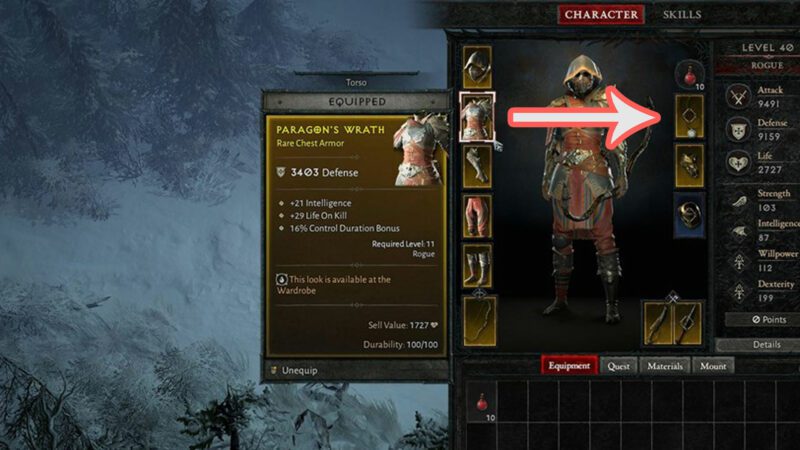Select the Paragon's Wrath chest armor slot
The image size is (800, 450).
(x=476, y=115)
